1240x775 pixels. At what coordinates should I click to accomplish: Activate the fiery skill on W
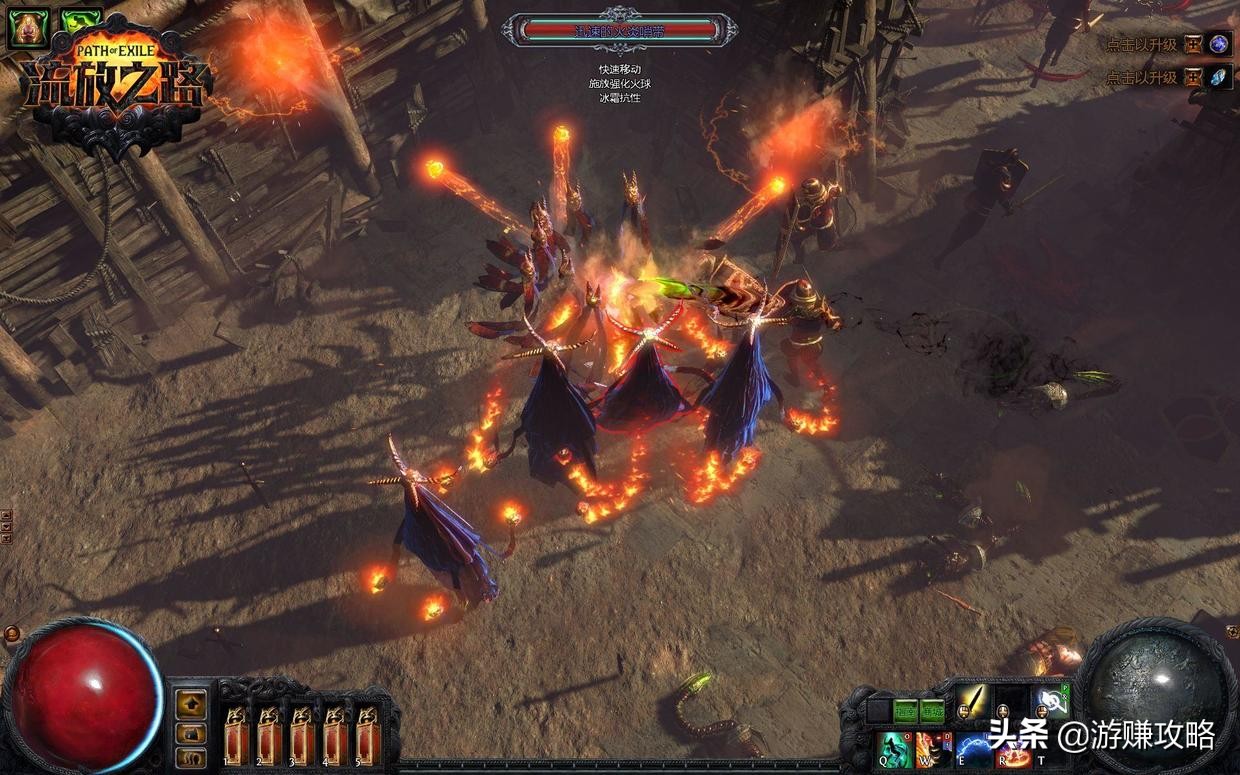click(934, 749)
